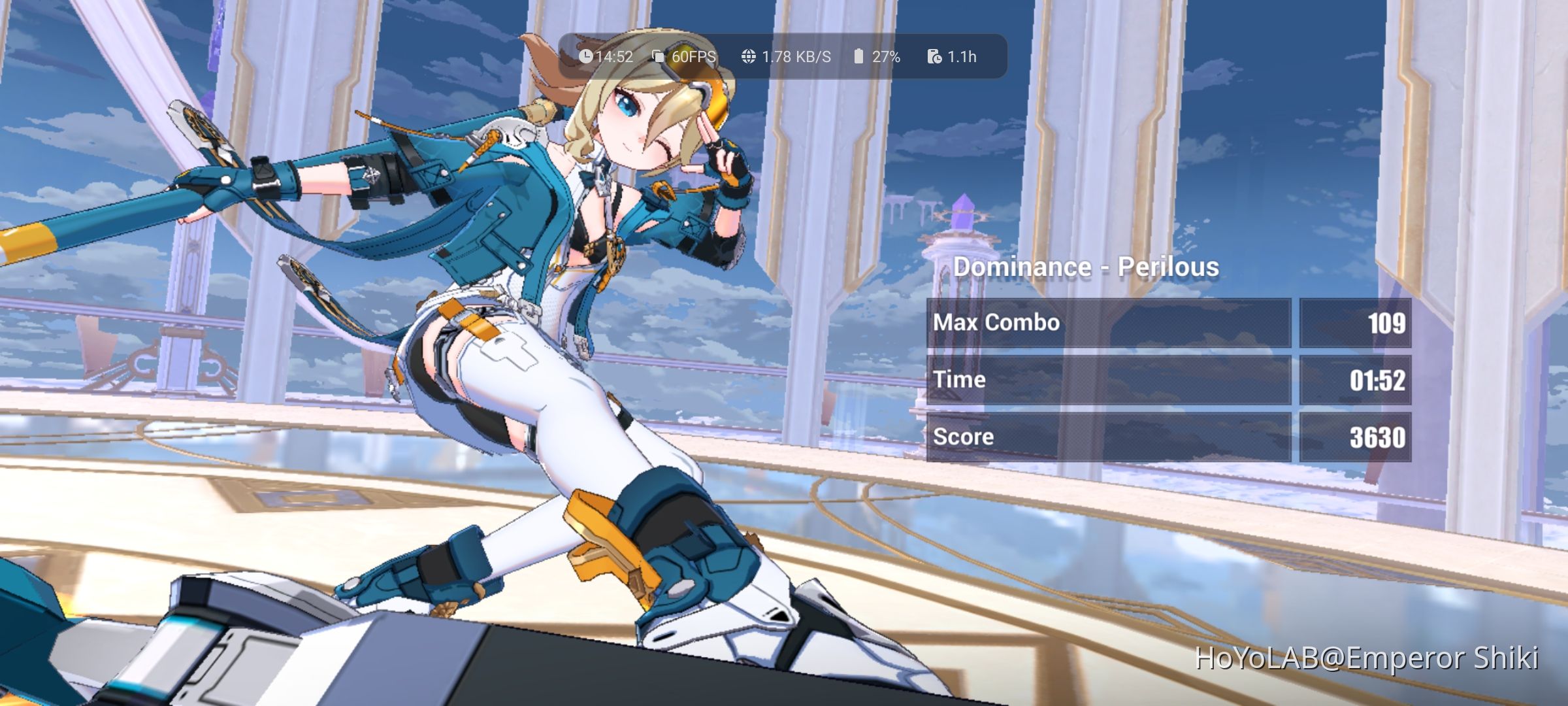Tap the 27% battery percentage text
This screenshot has height=706, width=1568.
tap(886, 56)
